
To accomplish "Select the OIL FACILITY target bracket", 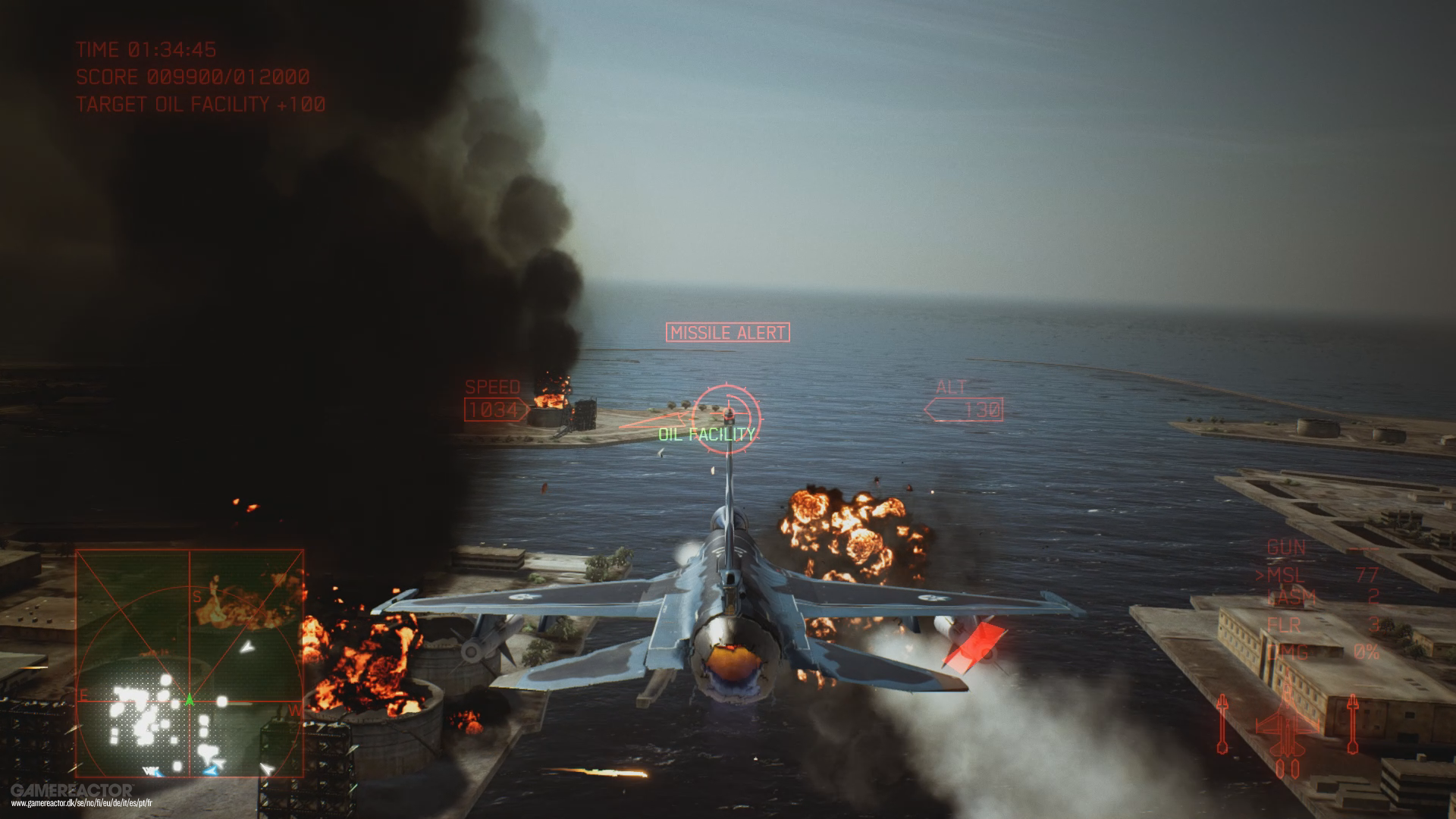I will (706, 435).
